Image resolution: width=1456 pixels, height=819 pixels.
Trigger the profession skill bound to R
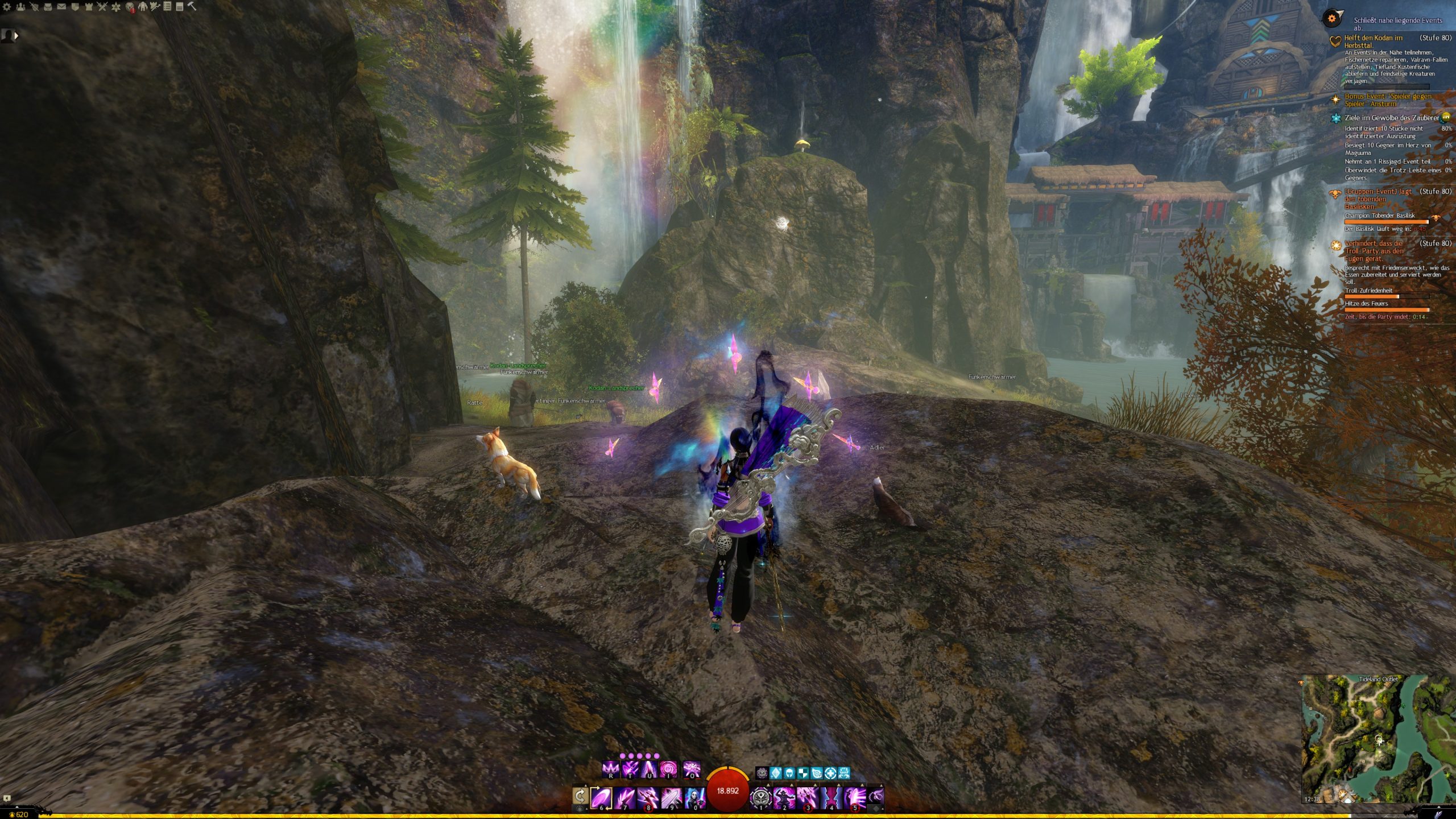click(610, 770)
